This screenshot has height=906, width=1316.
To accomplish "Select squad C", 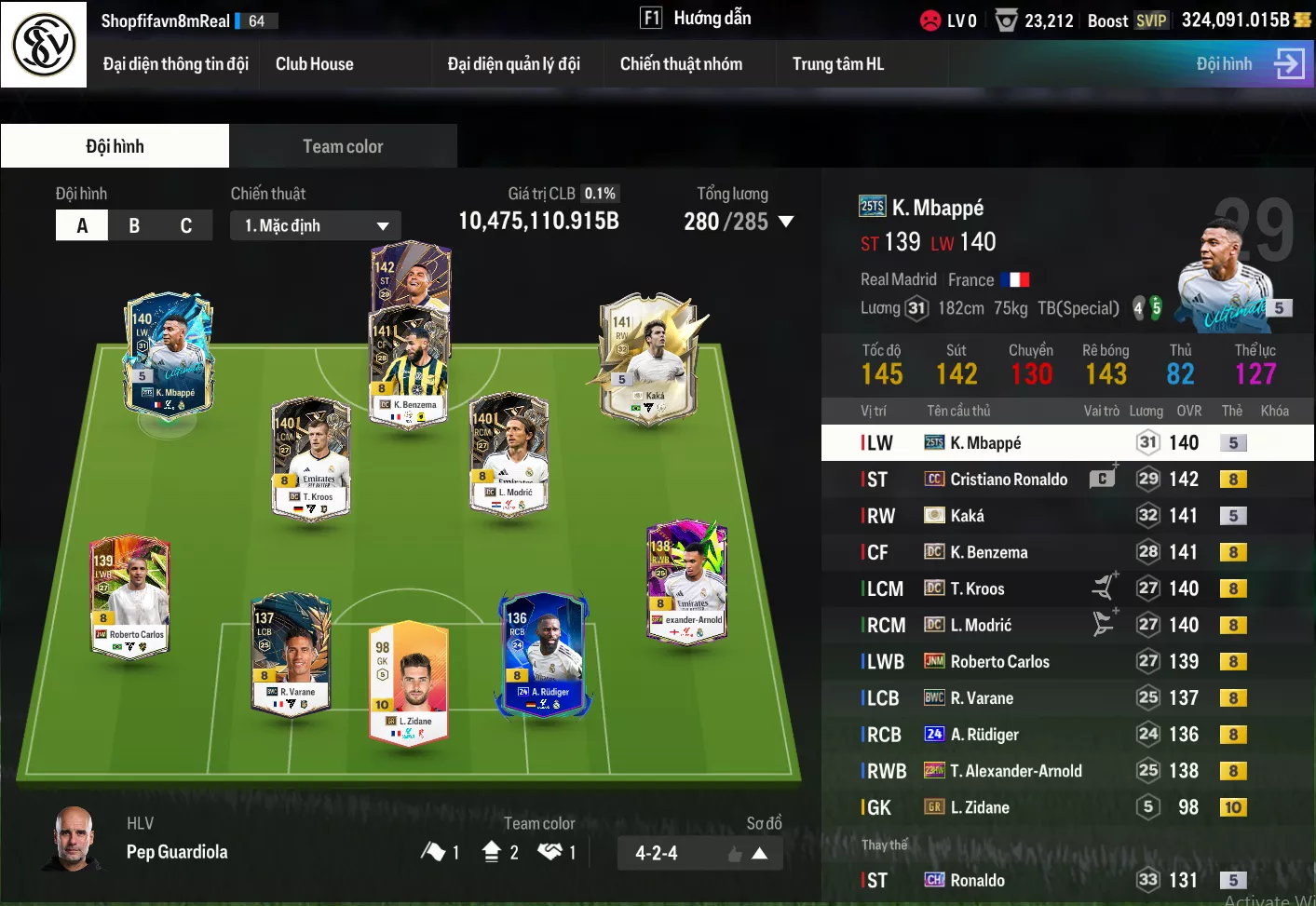I will pyautogui.click(x=186, y=225).
